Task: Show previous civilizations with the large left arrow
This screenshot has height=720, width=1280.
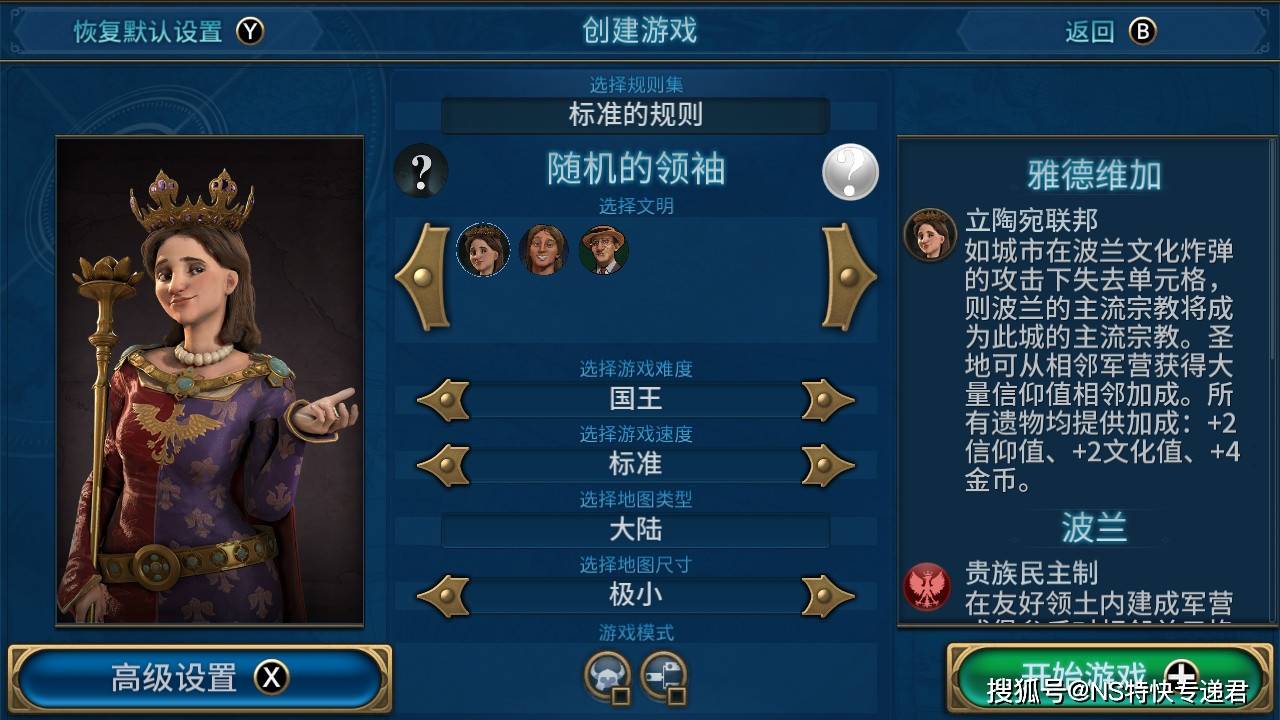Action: click(423, 277)
